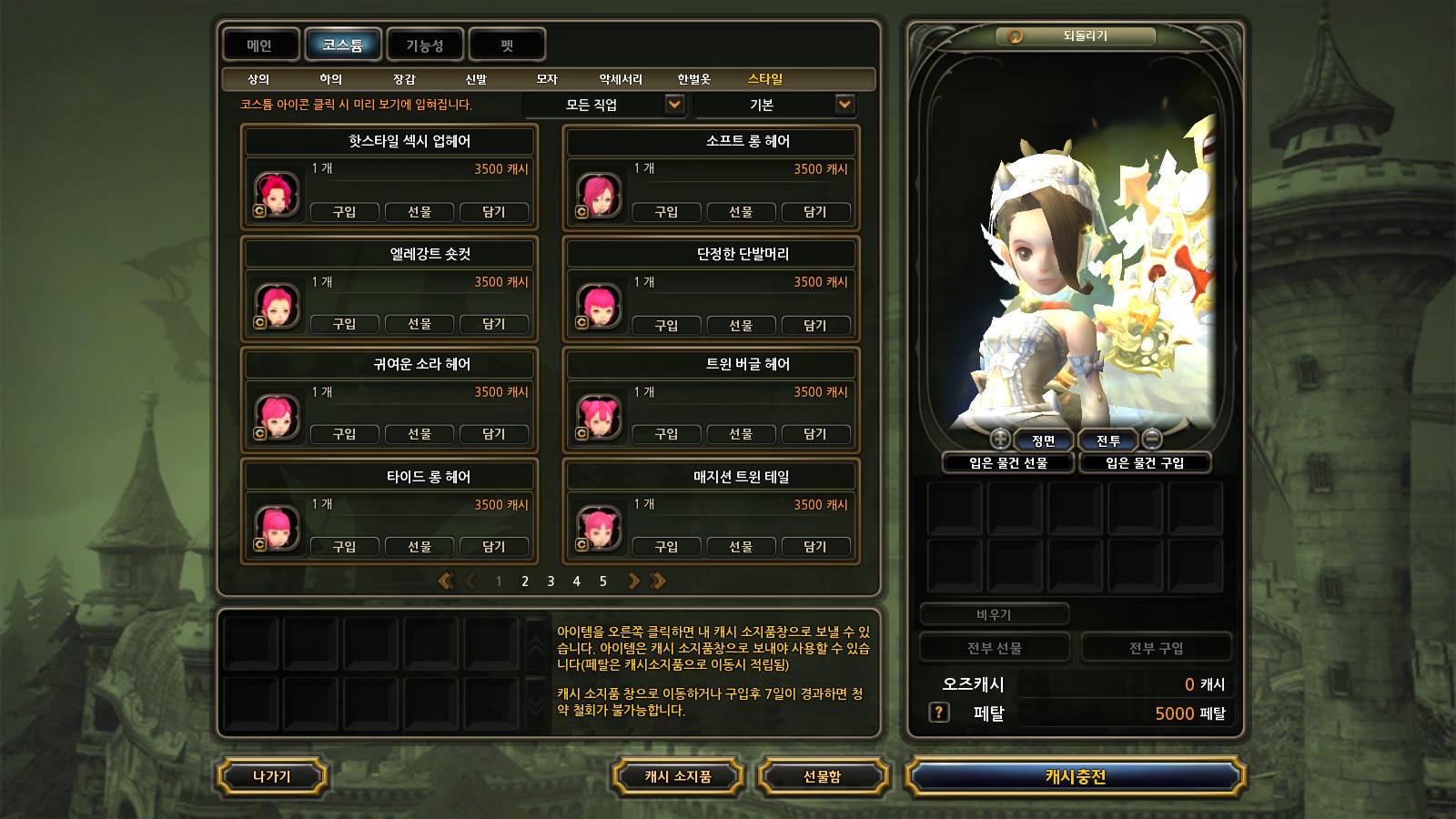Open the 모든 직업 dropdown

(604, 105)
